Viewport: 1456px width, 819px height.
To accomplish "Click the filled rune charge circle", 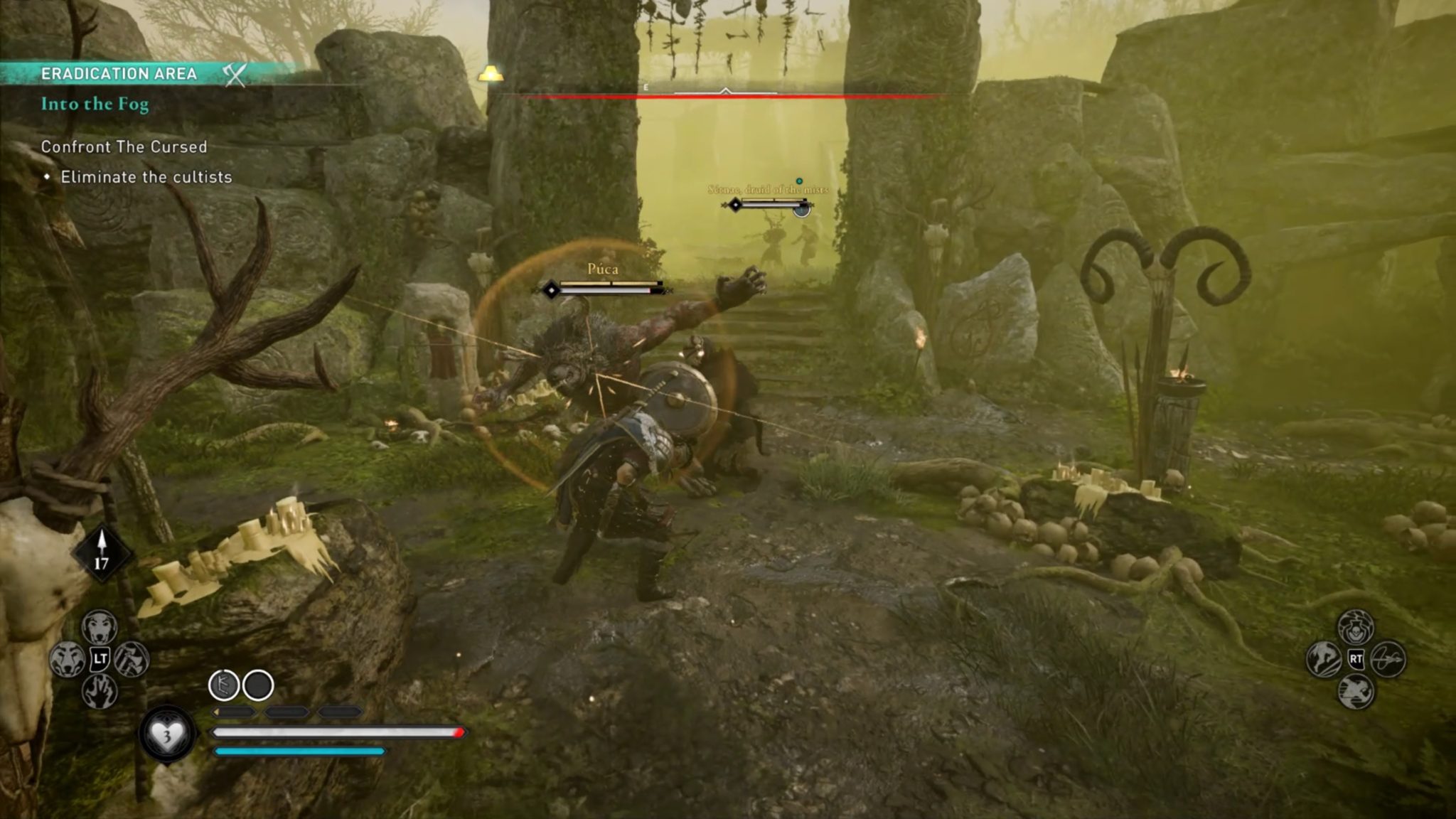I will (225, 685).
